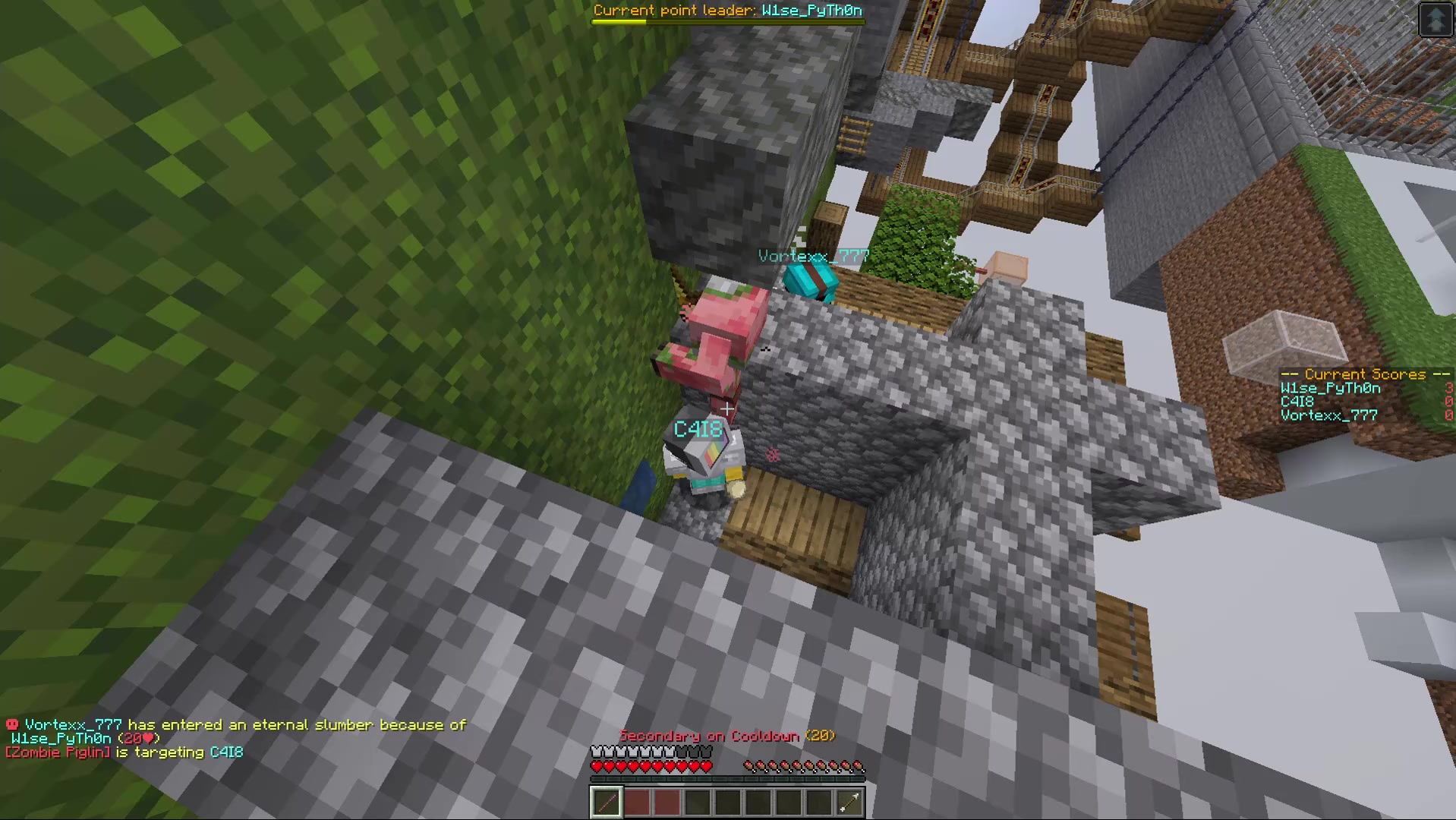Click C4I8 in the Current Scores list
The image size is (1456, 820).
pyautogui.click(x=1299, y=401)
